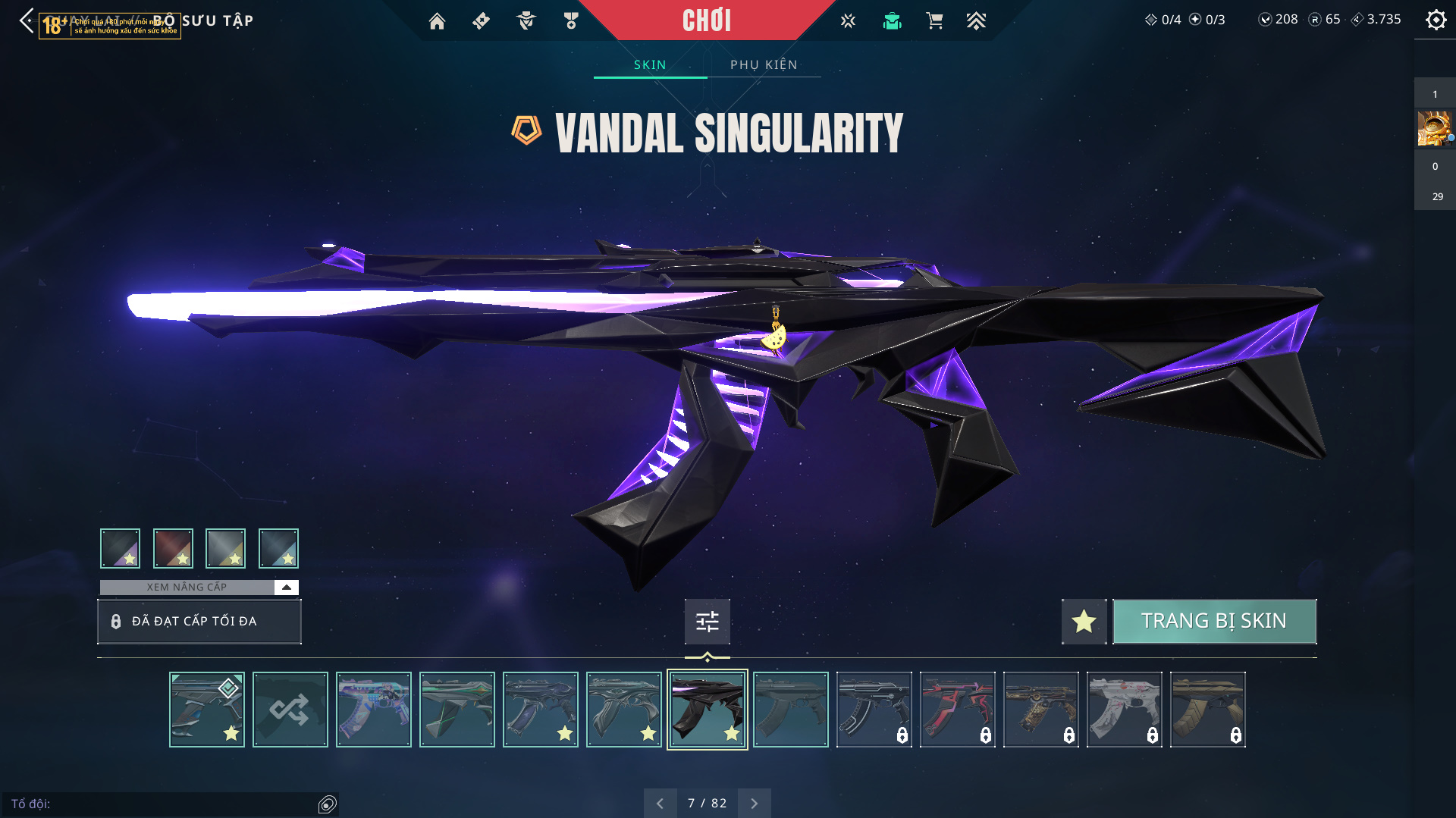
Task: Select the yellow color variant swatch
Action: tap(226, 548)
